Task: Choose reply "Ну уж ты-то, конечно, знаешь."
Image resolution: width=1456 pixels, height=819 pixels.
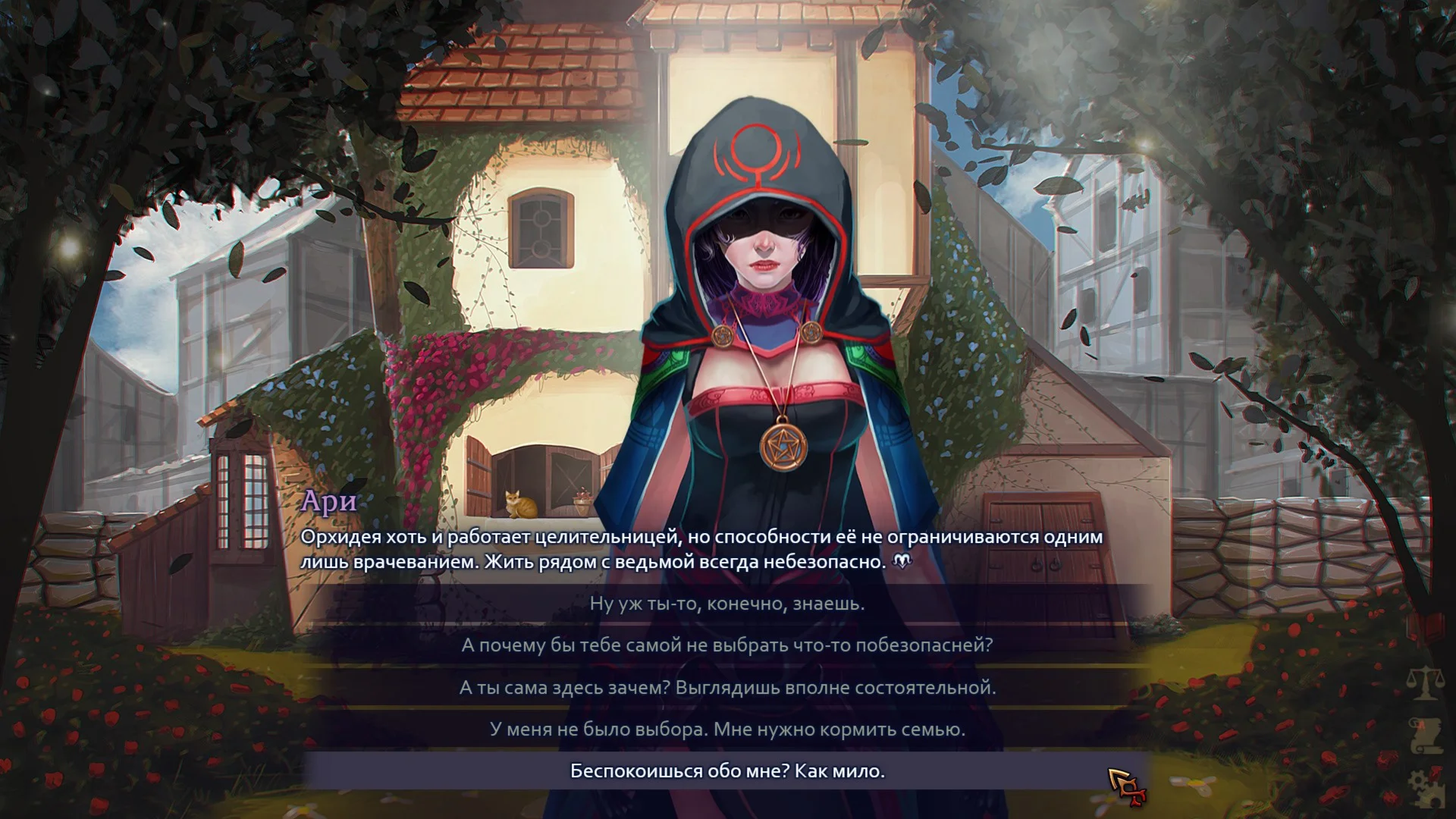Action: coord(726,604)
